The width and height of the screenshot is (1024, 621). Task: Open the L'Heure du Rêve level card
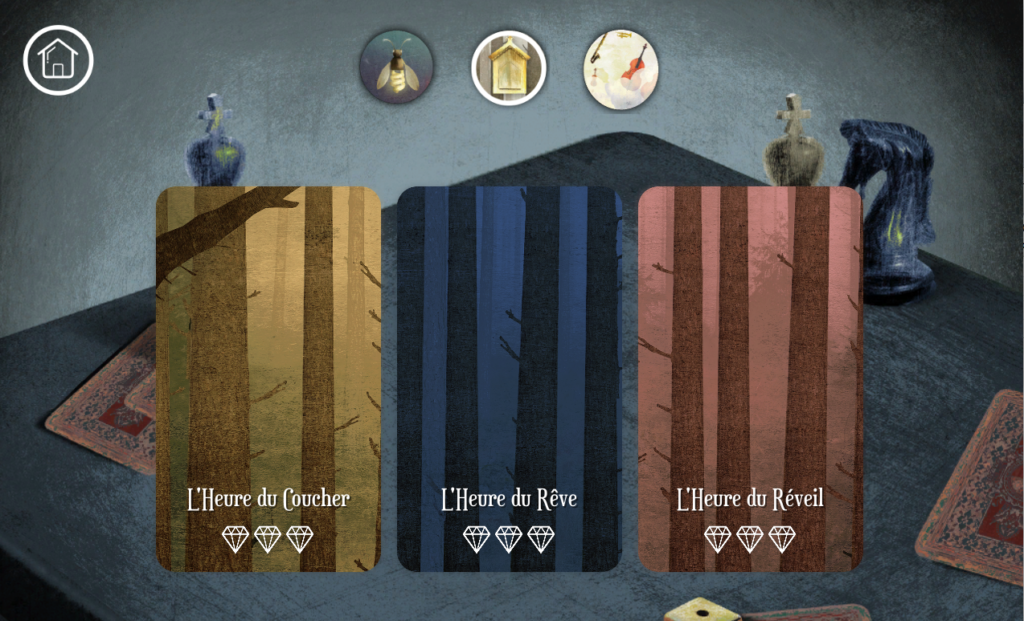(x=509, y=378)
